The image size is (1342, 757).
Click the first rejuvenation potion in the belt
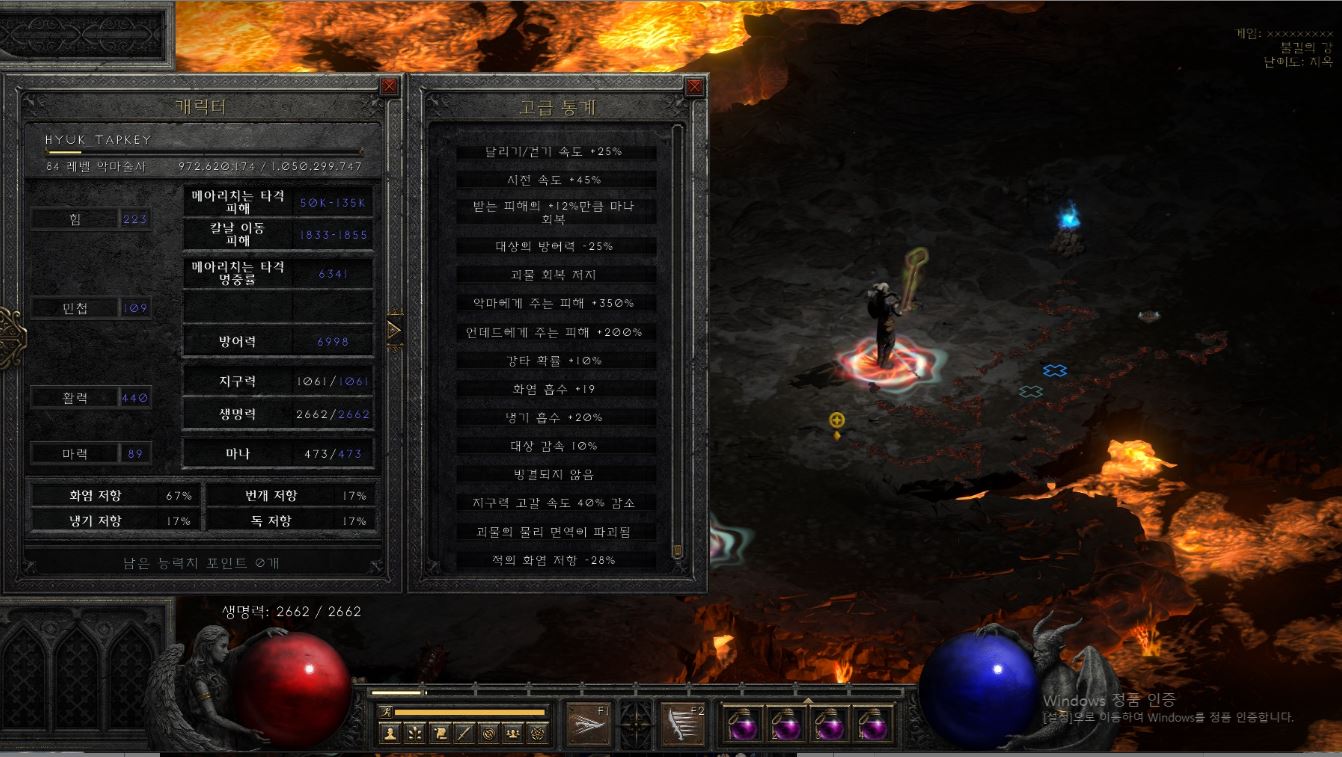click(x=743, y=726)
